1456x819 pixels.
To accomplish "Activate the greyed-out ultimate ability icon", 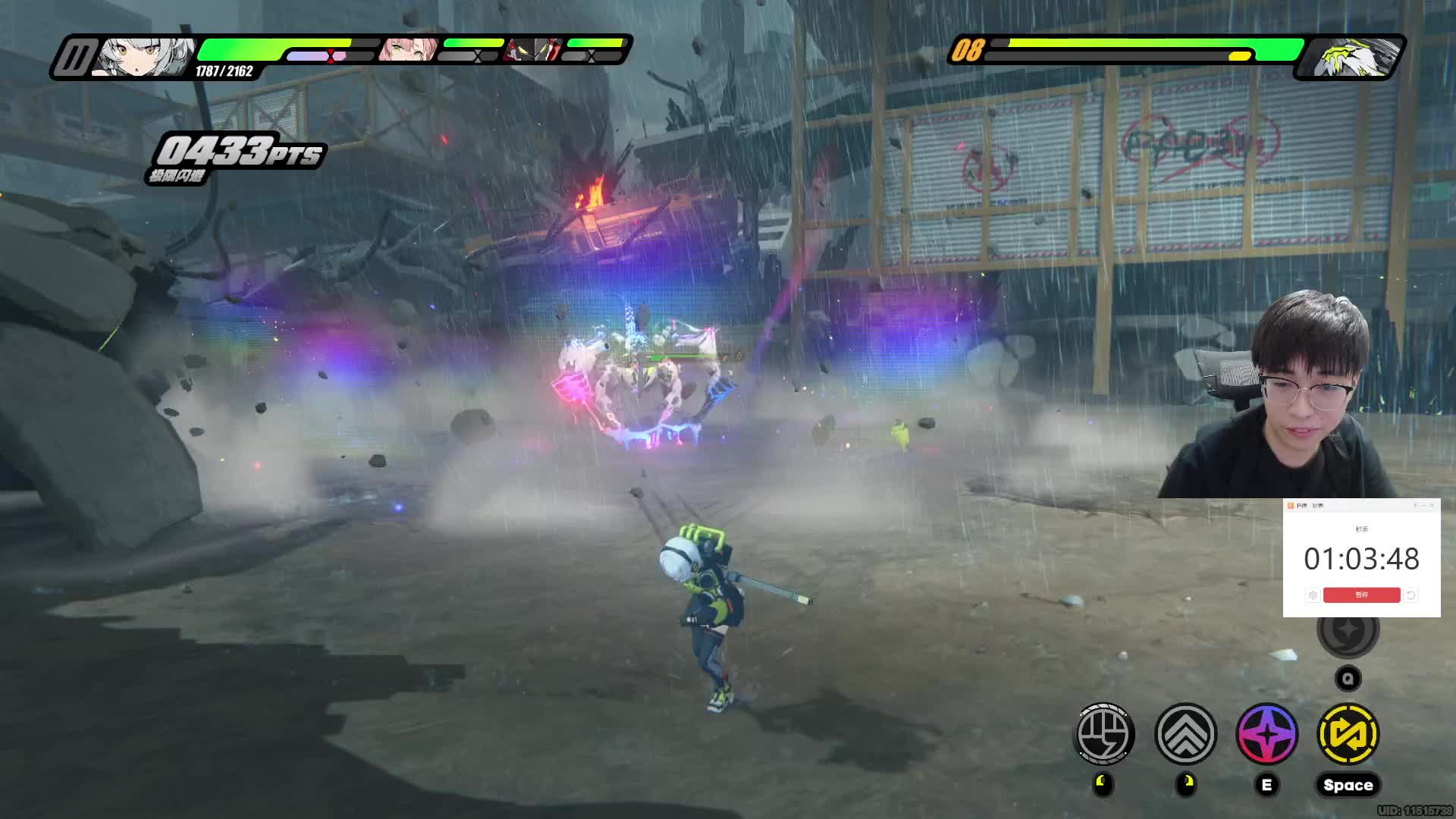I will click(1348, 631).
